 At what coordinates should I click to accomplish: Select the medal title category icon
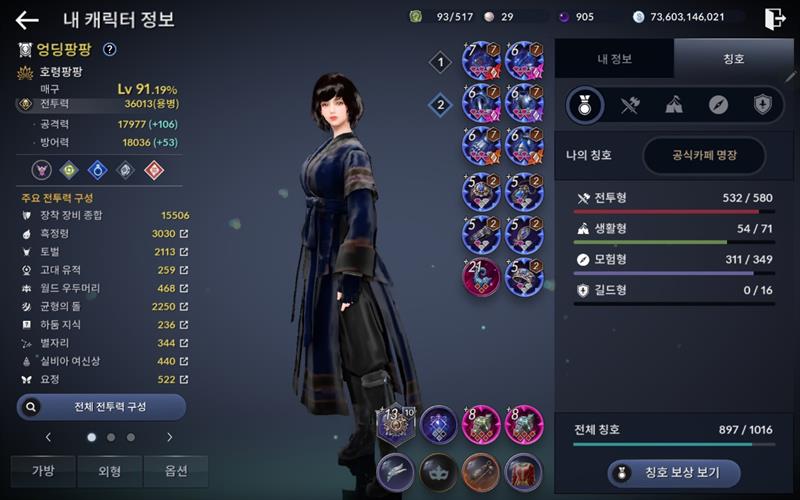[x=585, y=105]
